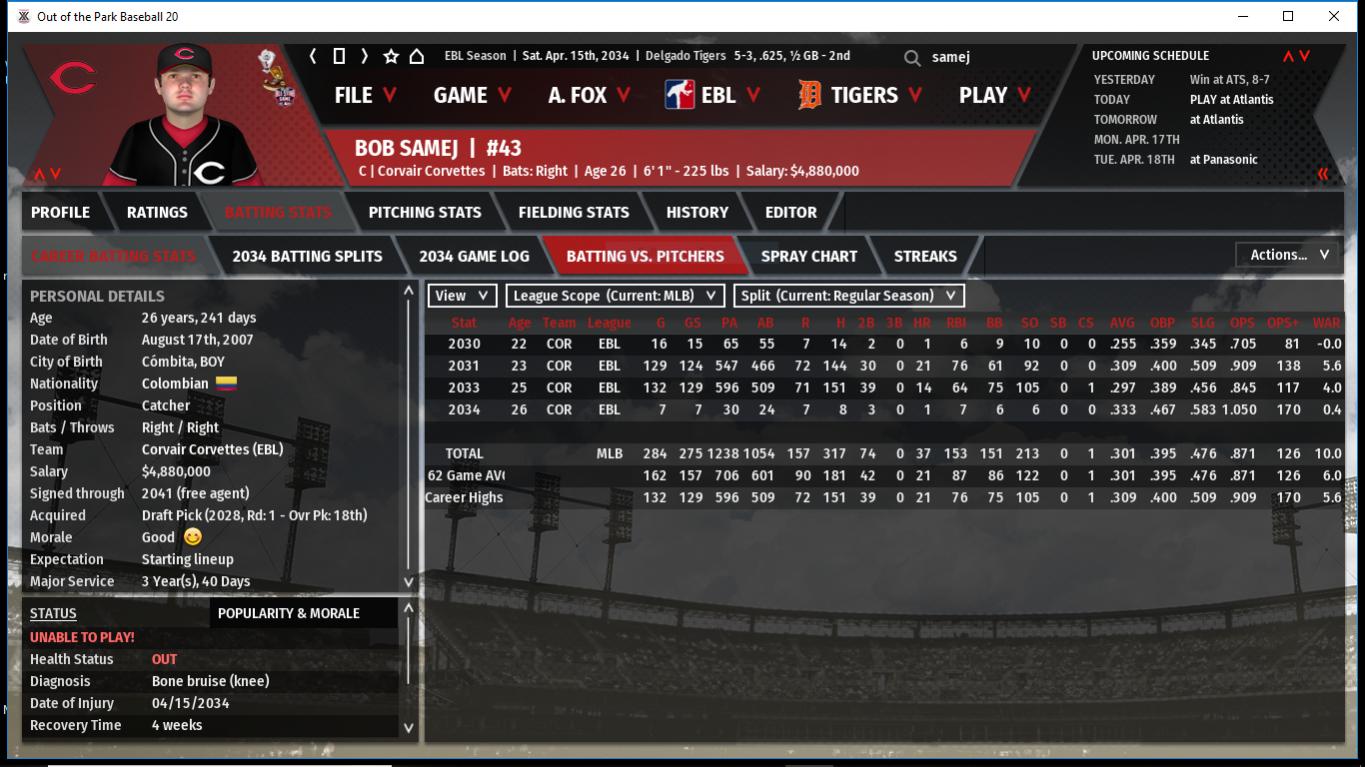
Task: Switch to the RATINGS tab
Action: [x=157, y=212]
